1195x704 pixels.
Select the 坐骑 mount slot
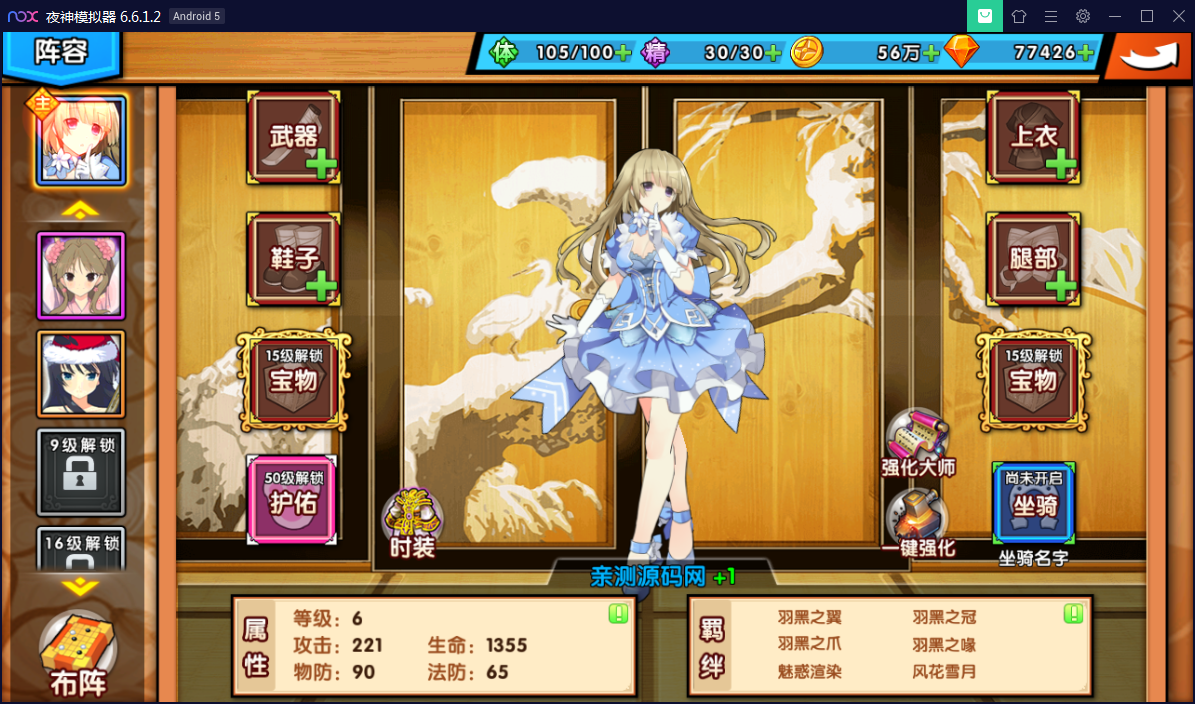click(1034, 502)
